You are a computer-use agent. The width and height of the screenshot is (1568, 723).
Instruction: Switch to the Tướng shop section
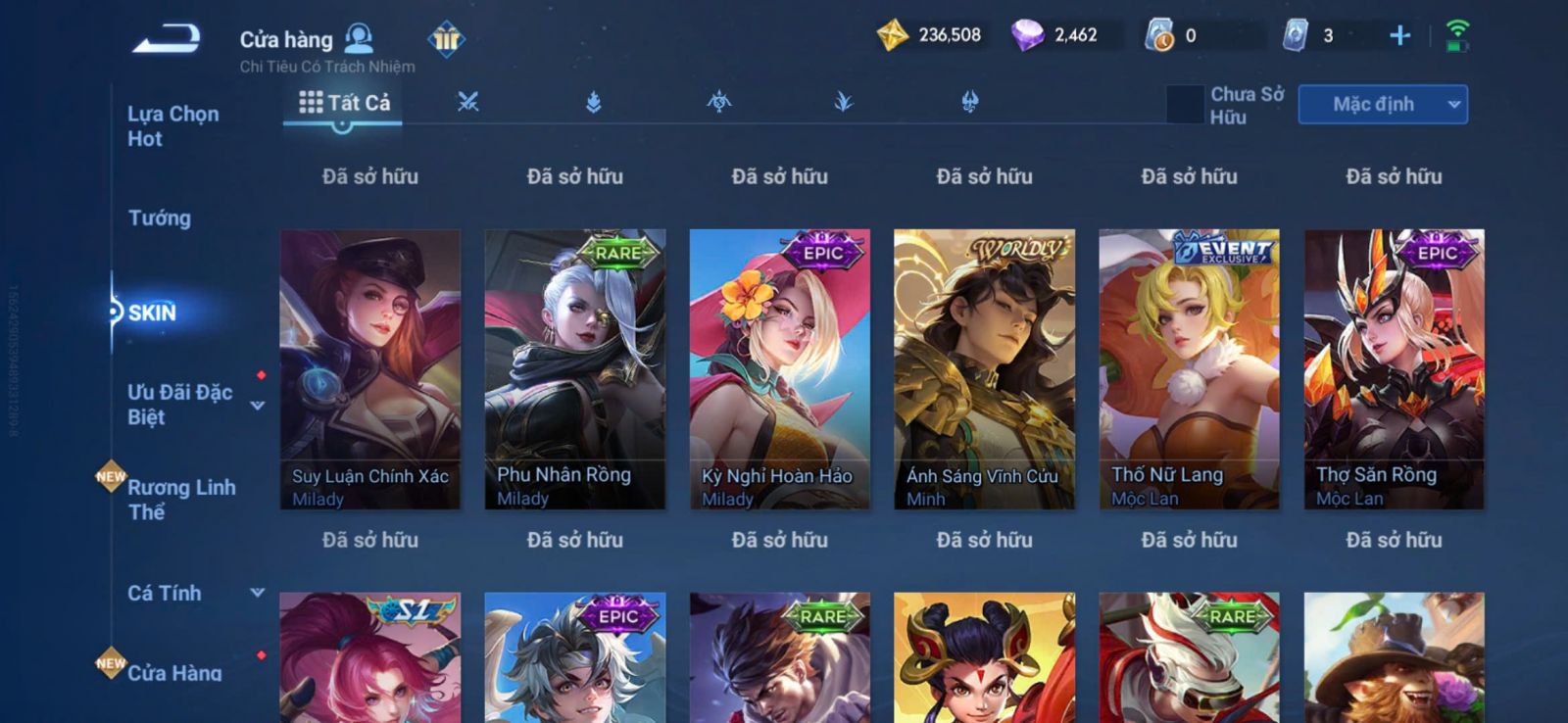159,217
